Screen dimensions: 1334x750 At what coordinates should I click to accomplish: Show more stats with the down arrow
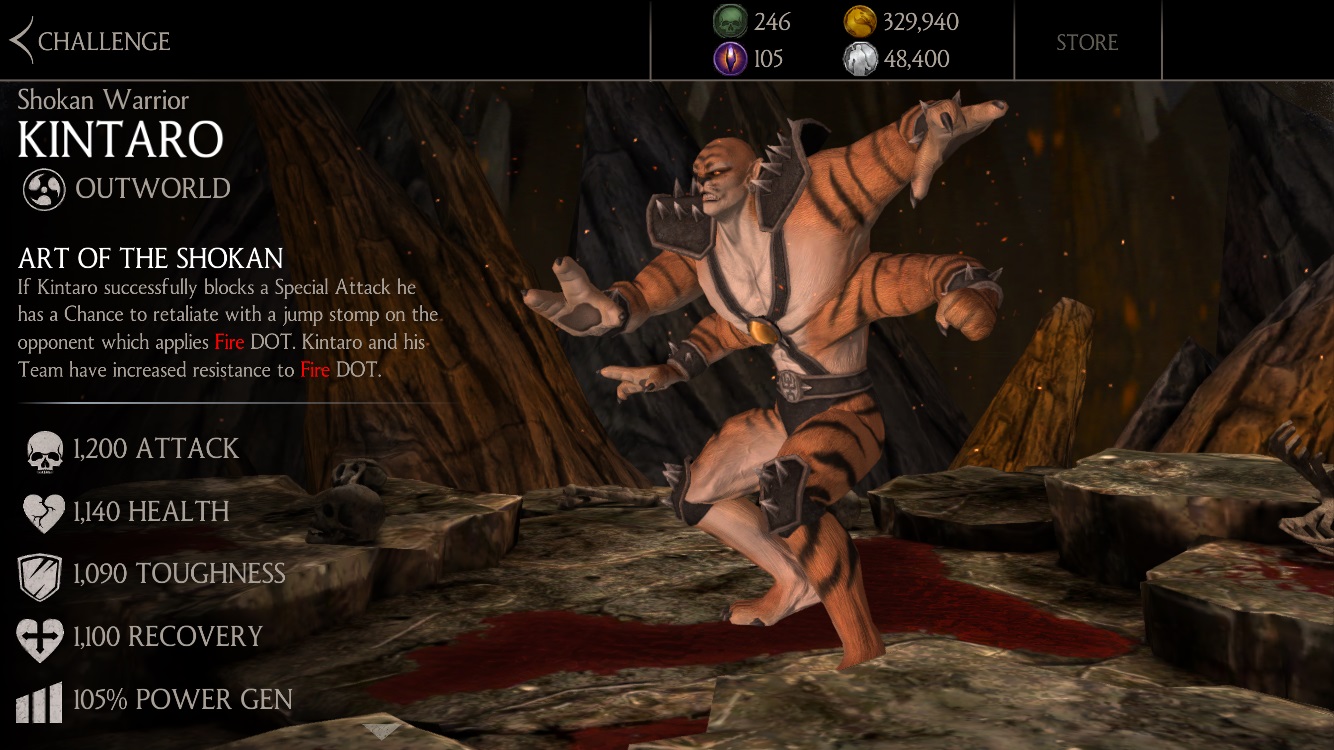381,732
